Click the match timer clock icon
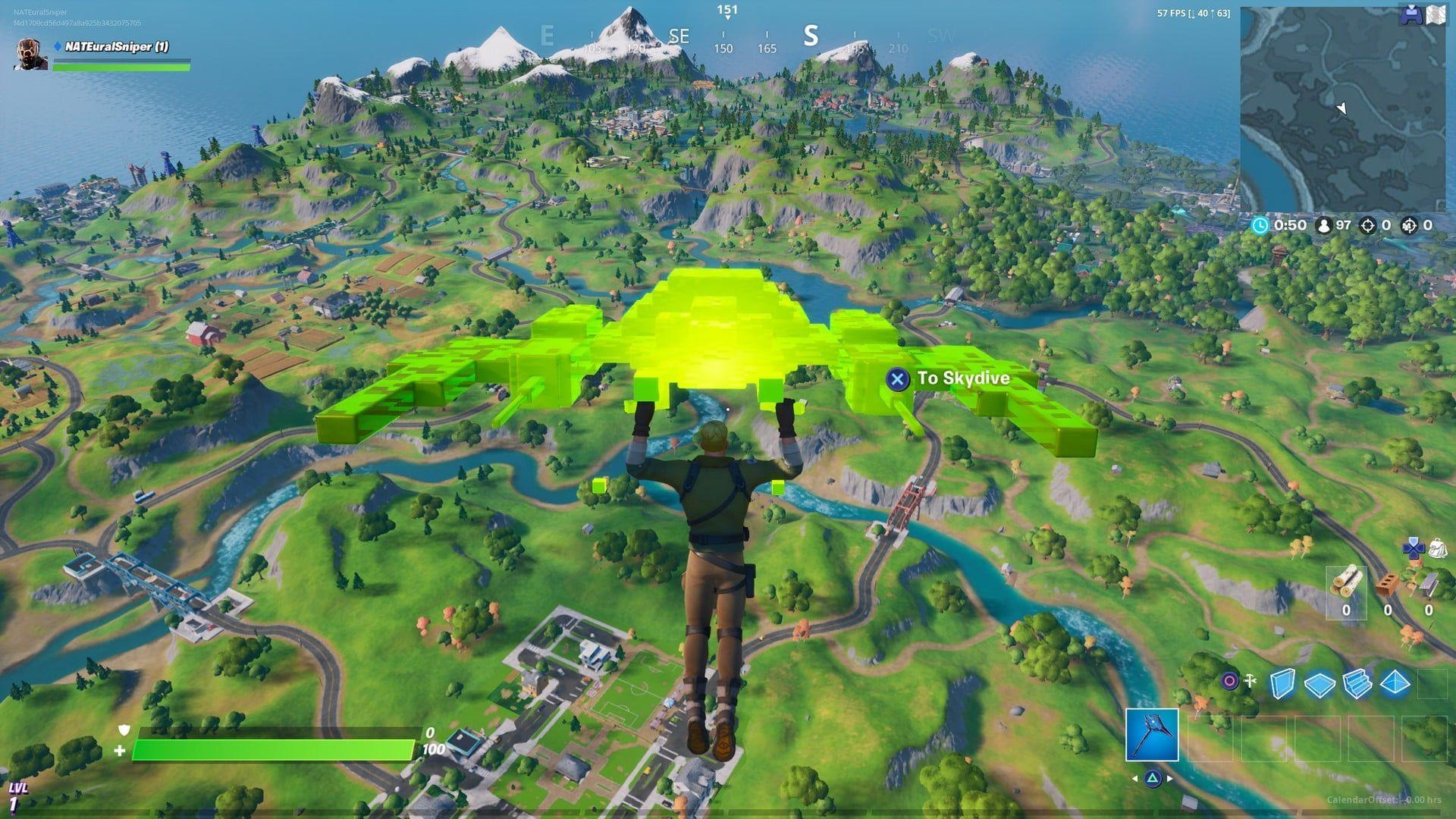1456x819 pixels. tap(1259, 225)
